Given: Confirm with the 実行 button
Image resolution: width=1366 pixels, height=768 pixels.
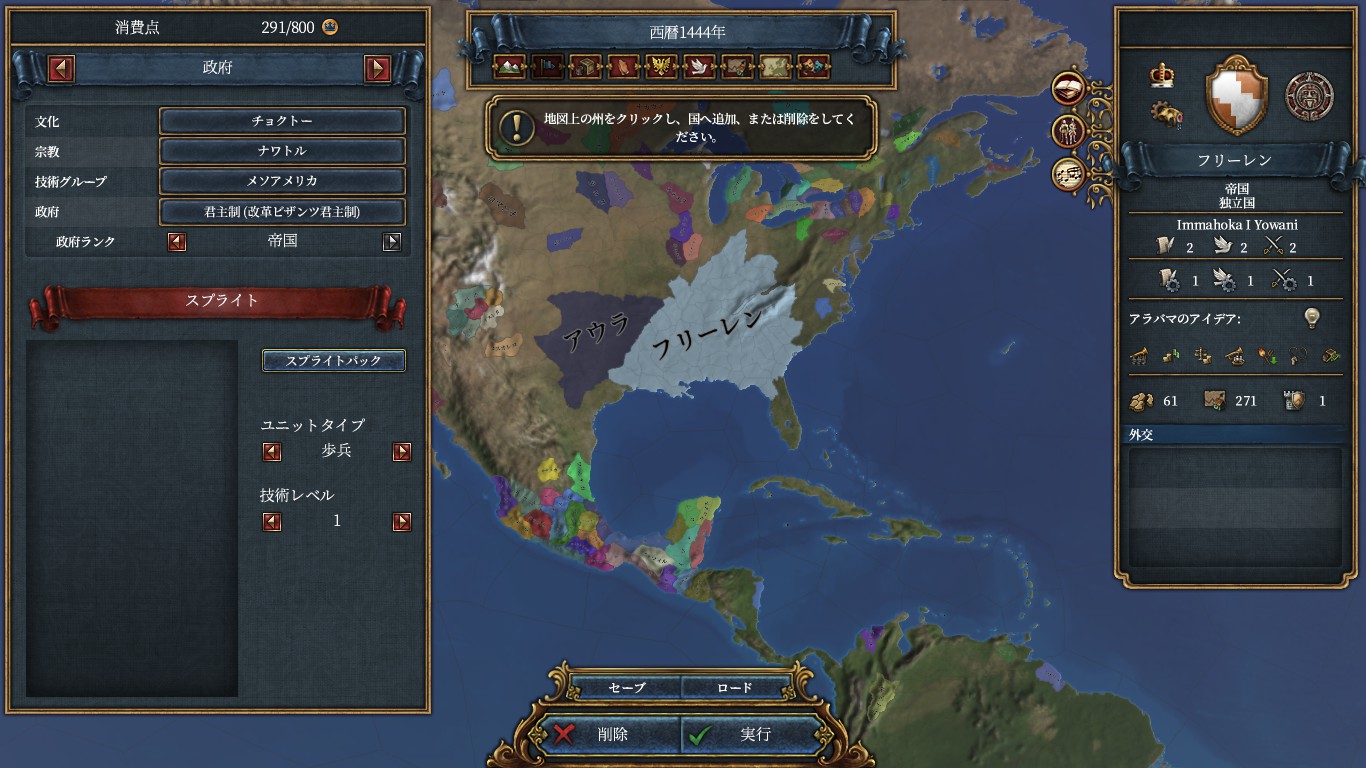Looking at the screenshot, I should click(755, 734).
